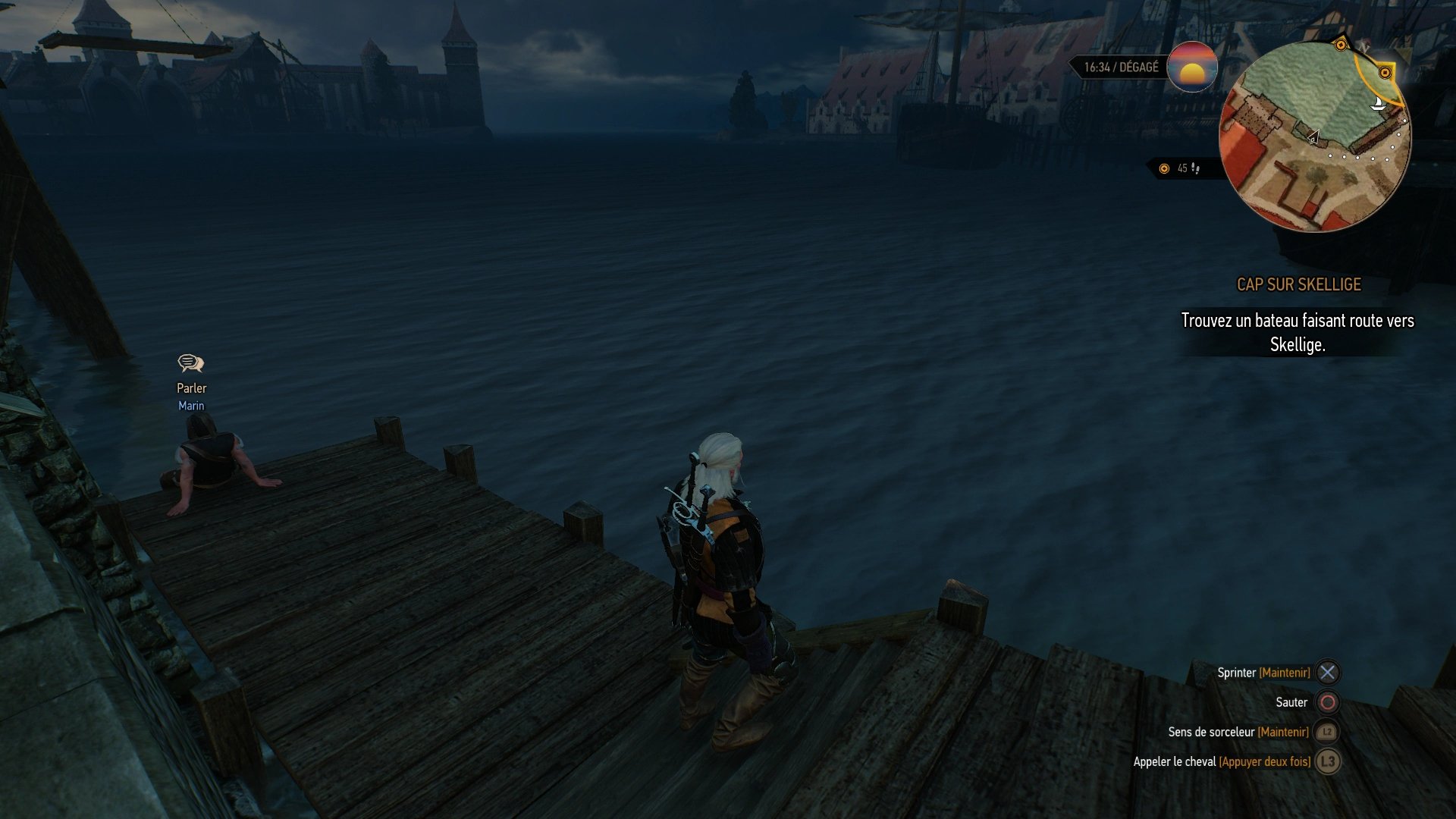The height and width of the screenshot is (819, 1456).
Task: Click the circular minimap
Action: pos(1314,136)
